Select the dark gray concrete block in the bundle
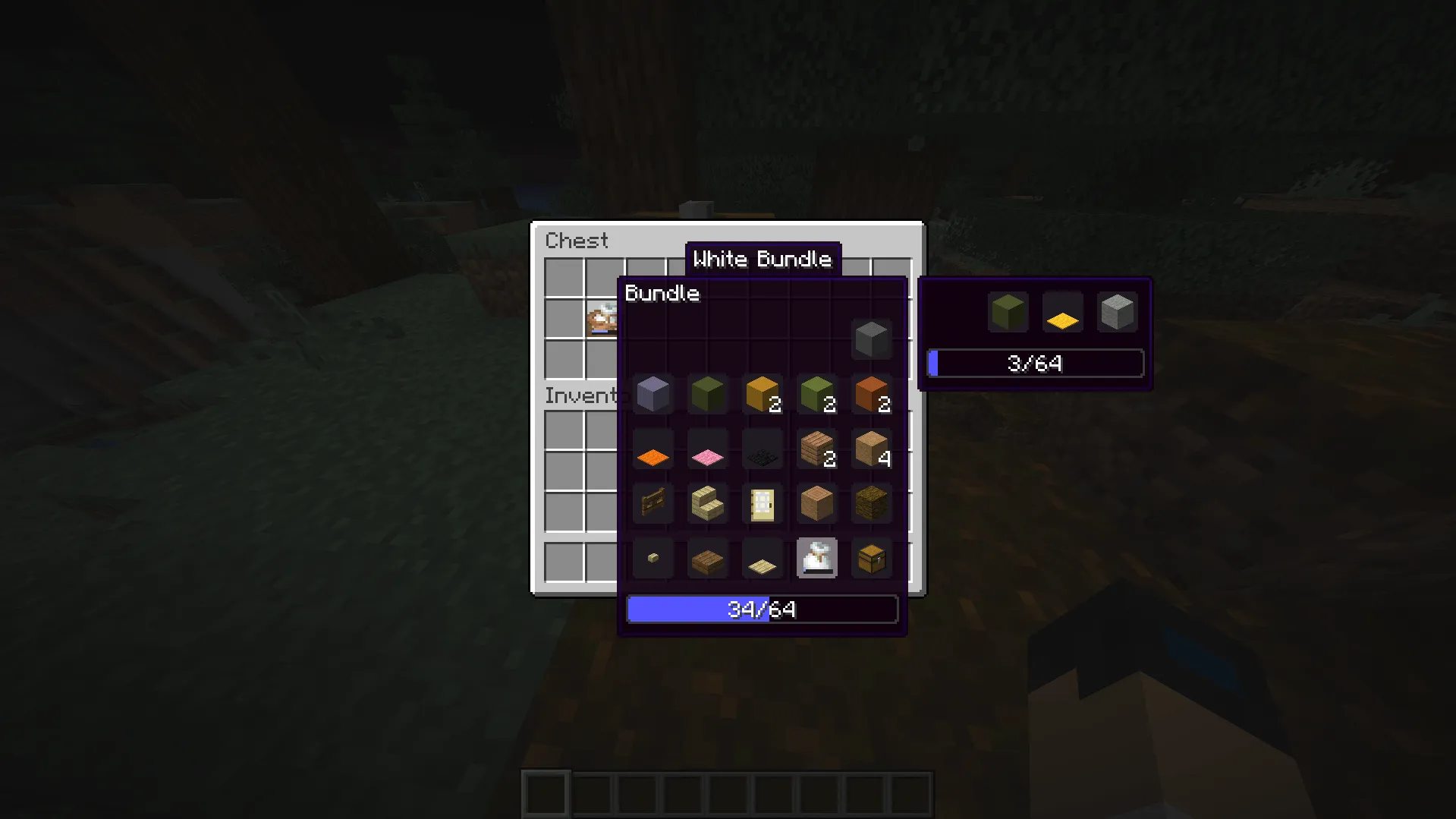This screenshot has height=819, width=1456. click(x=871, y=339)
